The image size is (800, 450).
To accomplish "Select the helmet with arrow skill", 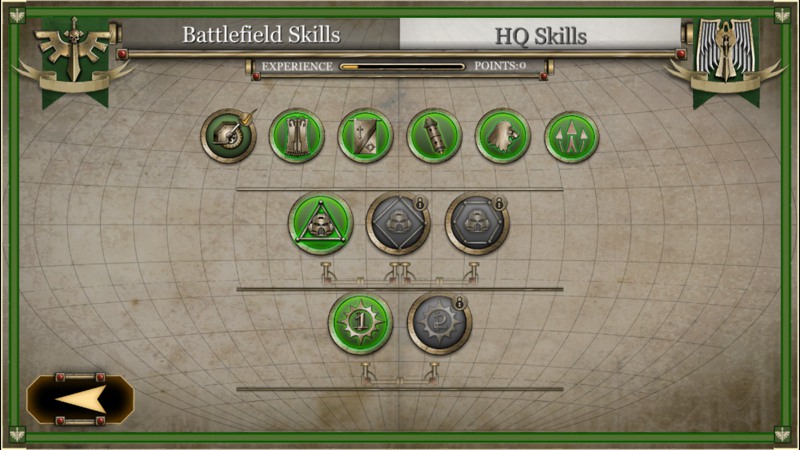I will click(228, 136).
